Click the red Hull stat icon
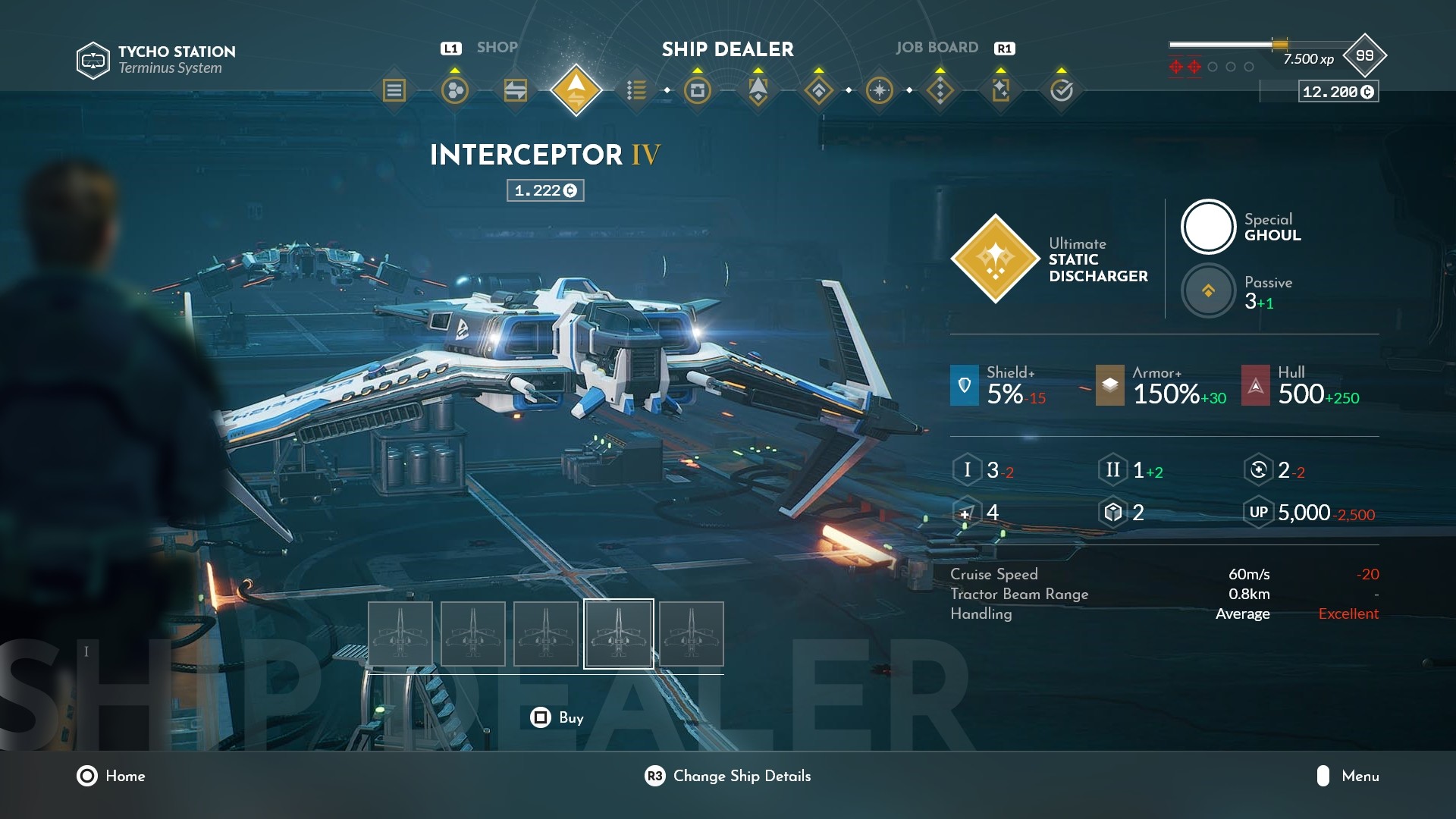 coord(1255,385)
